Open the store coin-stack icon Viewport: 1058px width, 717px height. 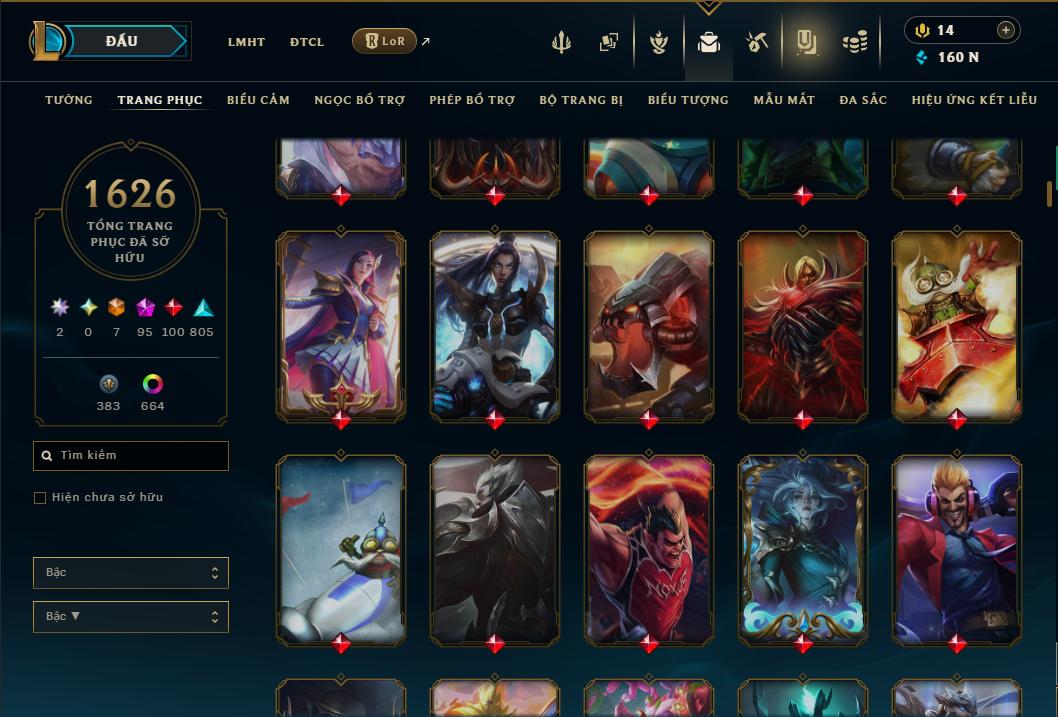(854, 42)
